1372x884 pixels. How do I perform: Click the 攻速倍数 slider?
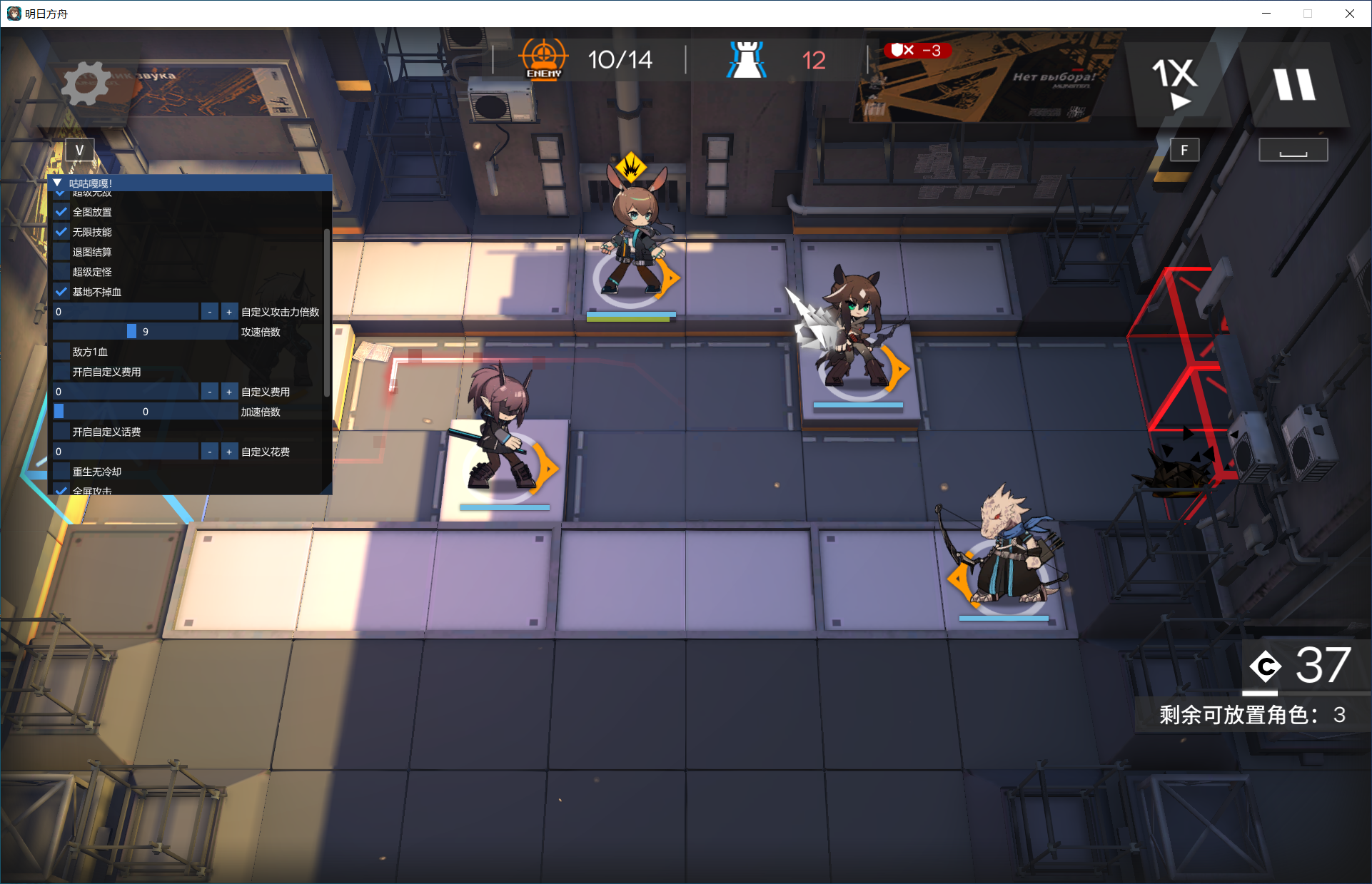click(146, 332)
